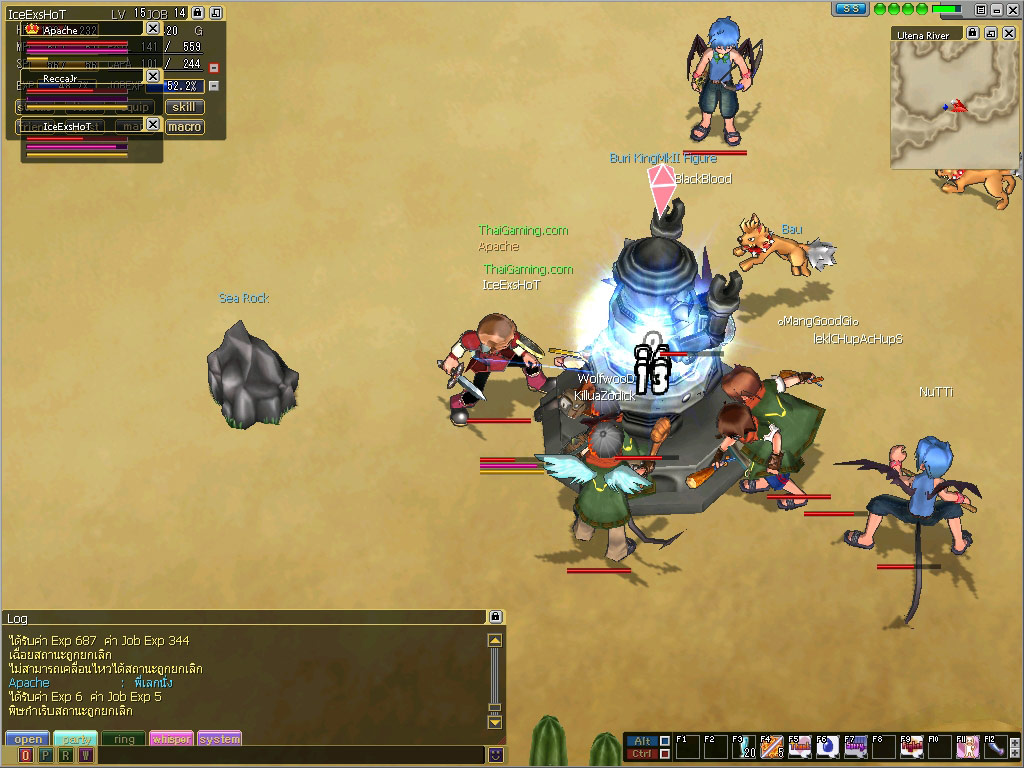Open the skill window
Image resolution: width=1024 pixels, height=768 pixels.
click(184, 107)
